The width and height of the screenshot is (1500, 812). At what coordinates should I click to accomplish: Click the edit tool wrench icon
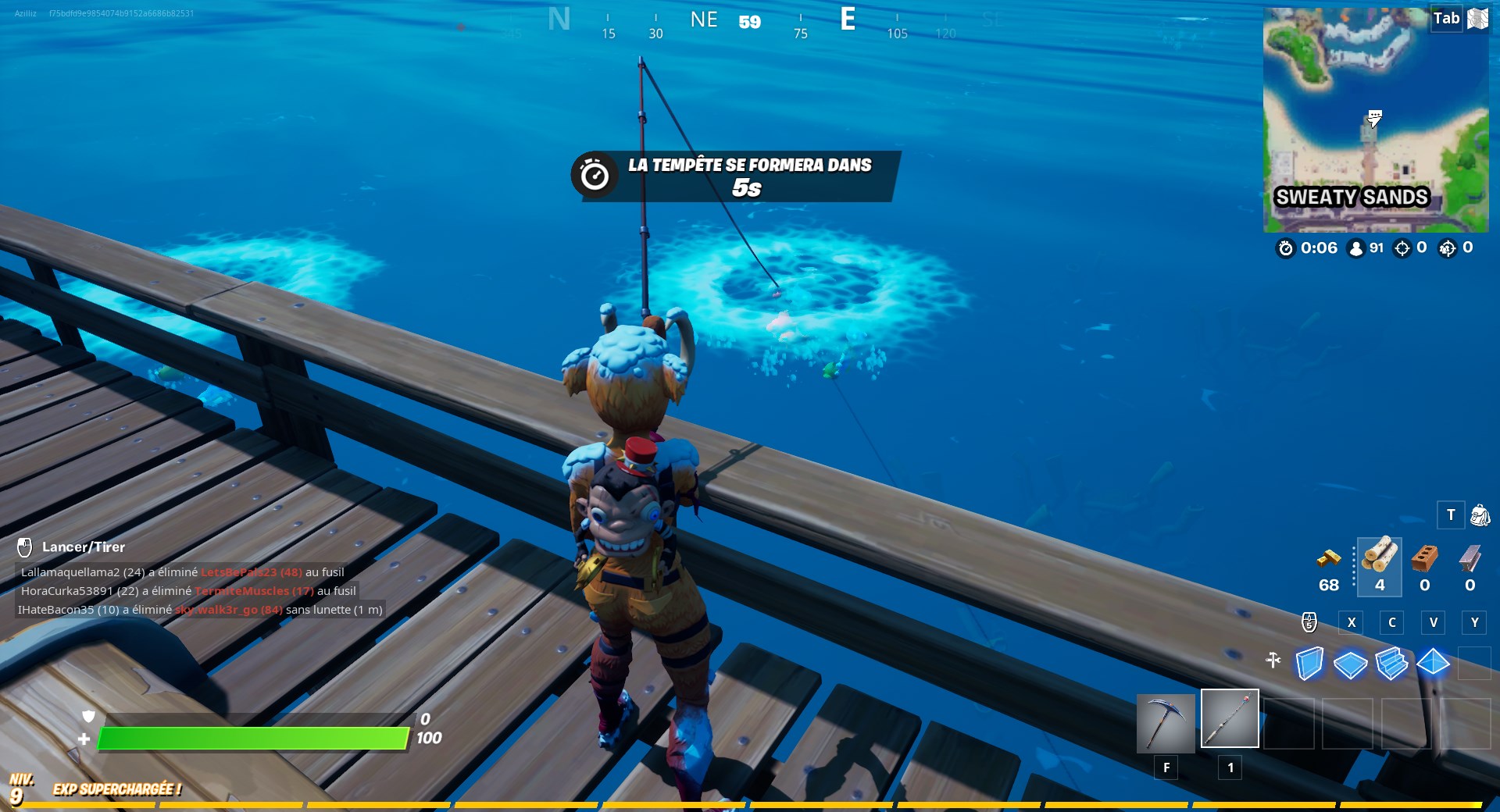1274,661
